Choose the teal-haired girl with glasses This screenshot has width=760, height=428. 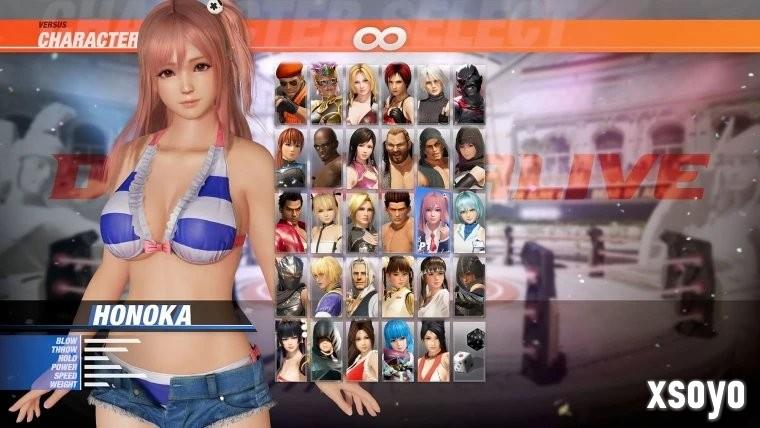coord(468,220)
